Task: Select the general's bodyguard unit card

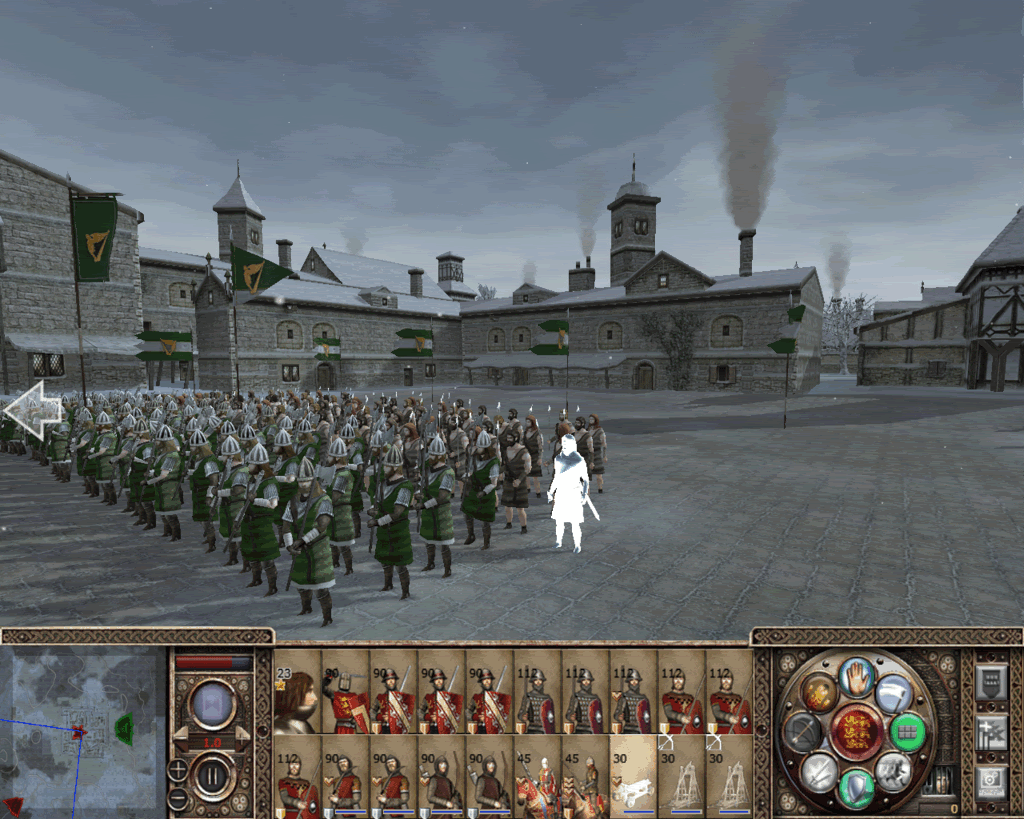Action: (297, 692)
